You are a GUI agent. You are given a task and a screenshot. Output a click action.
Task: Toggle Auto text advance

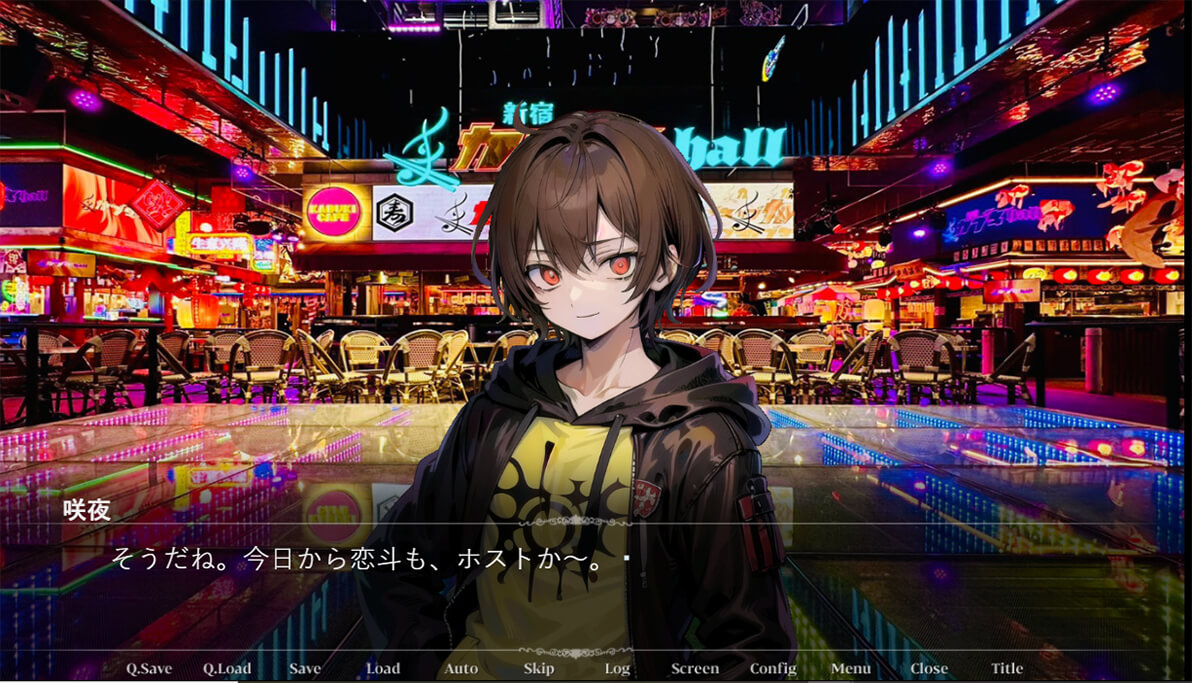[x=461, y=669]
